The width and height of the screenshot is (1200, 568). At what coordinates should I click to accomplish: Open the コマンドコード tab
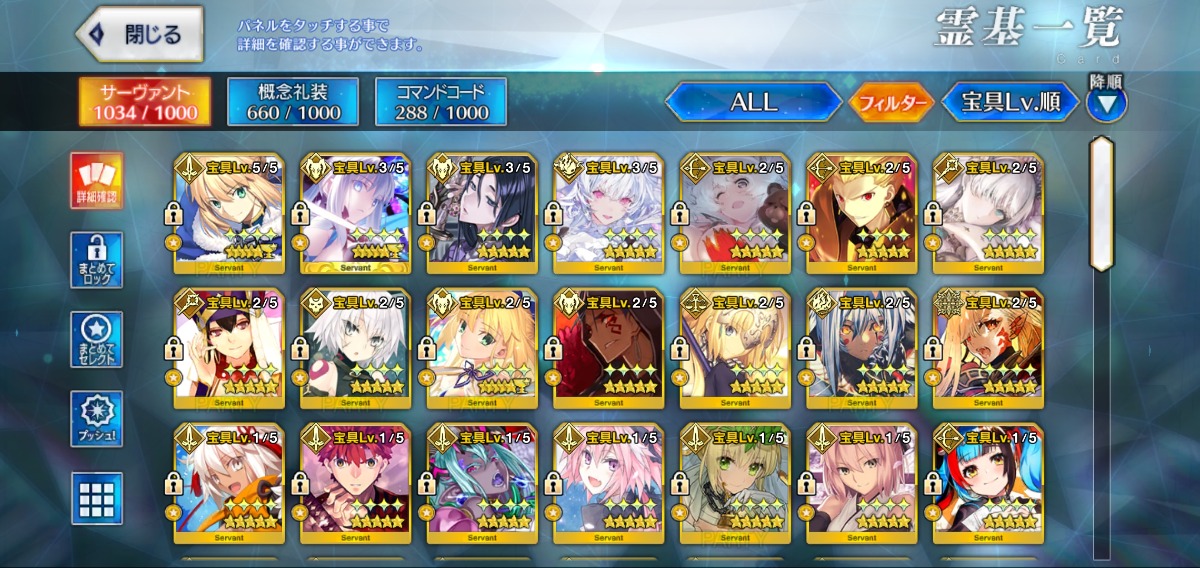441,102
